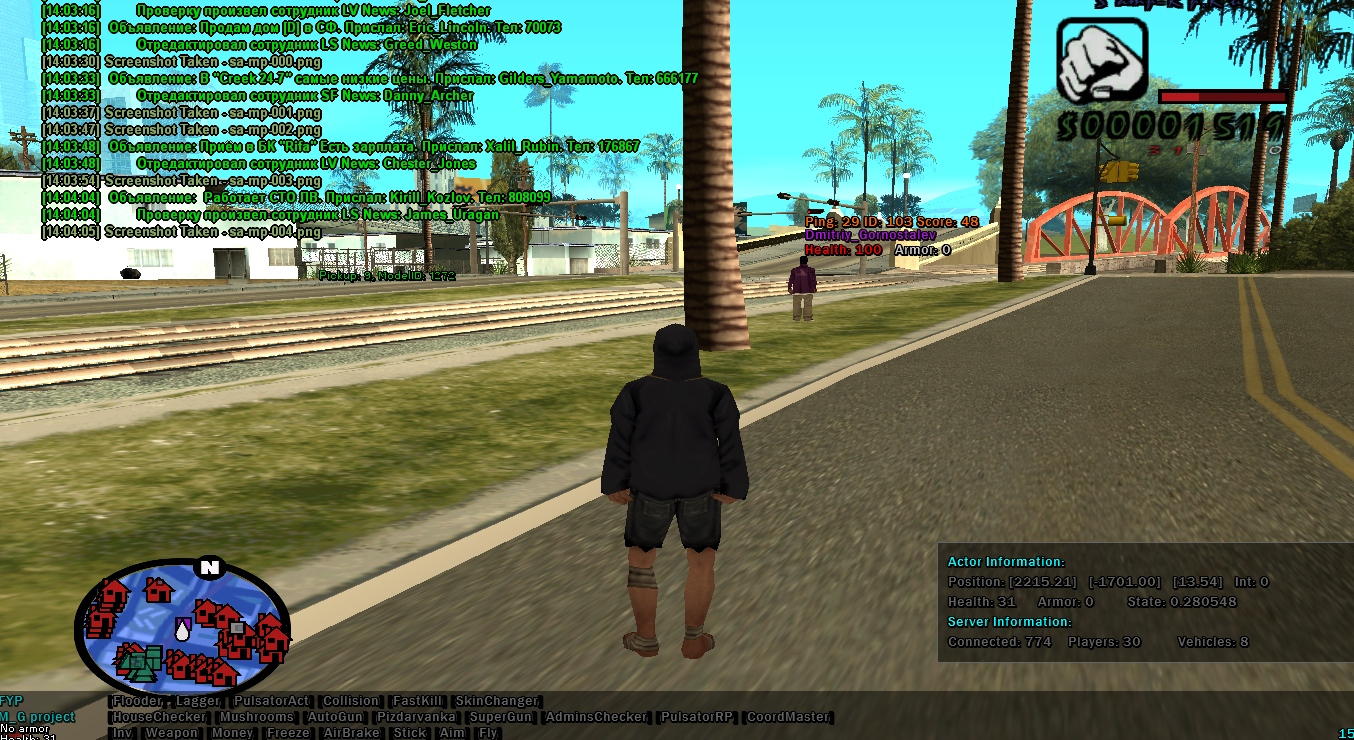Toggle the Mushrooms option
This screenshot has height=740, width=1354.
(x=257, y=717)
